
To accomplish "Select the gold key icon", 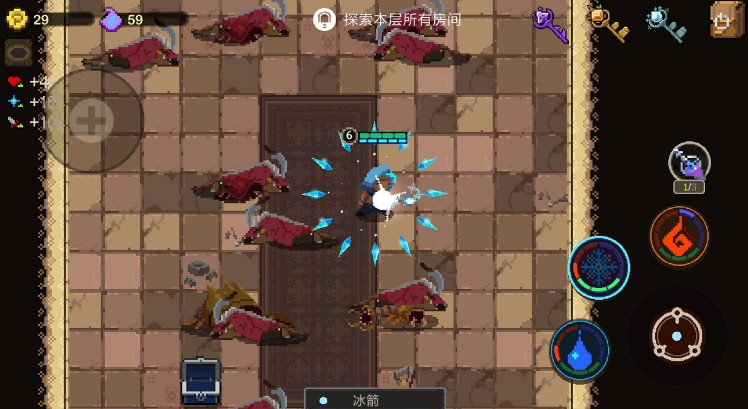I will [x=607, y=22].
